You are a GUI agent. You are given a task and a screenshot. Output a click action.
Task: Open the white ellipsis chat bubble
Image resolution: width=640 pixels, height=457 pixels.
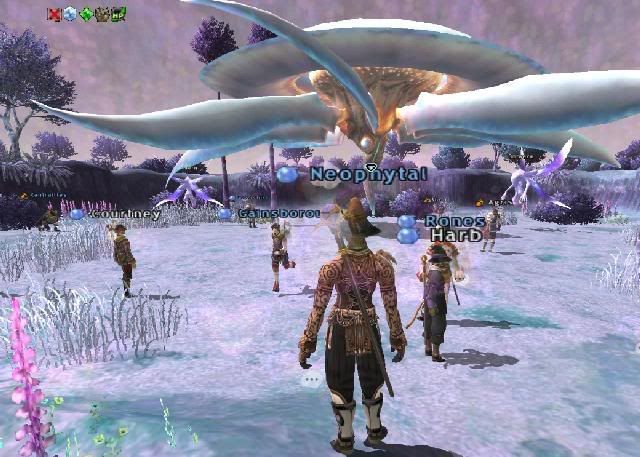311,380
